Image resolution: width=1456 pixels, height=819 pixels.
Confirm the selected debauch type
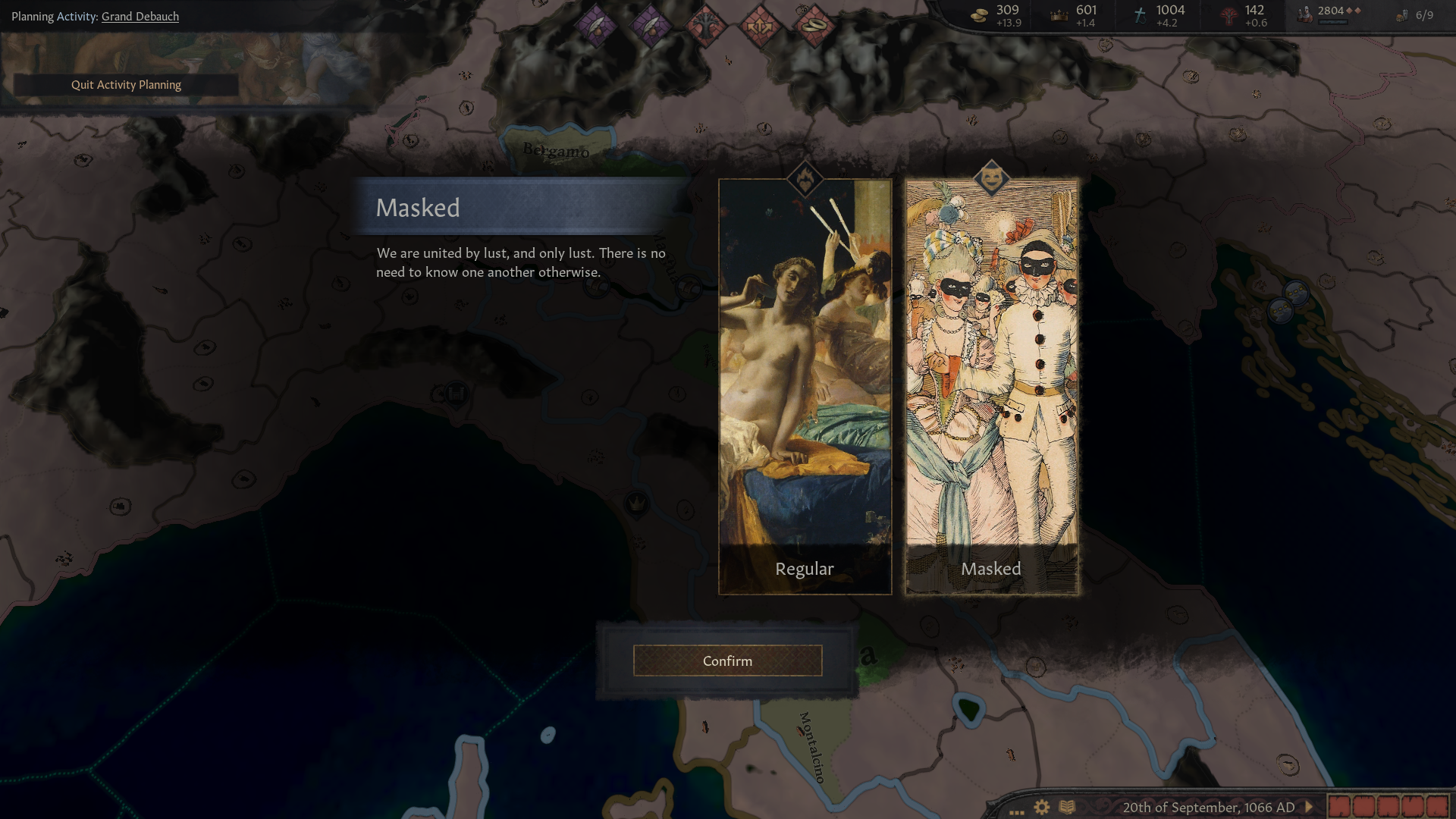point(727,661)
